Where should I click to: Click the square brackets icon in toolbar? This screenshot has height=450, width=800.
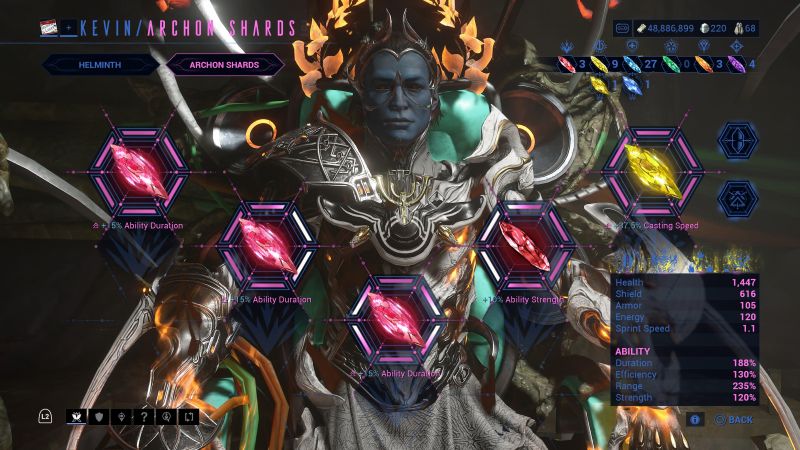(191, 415)
